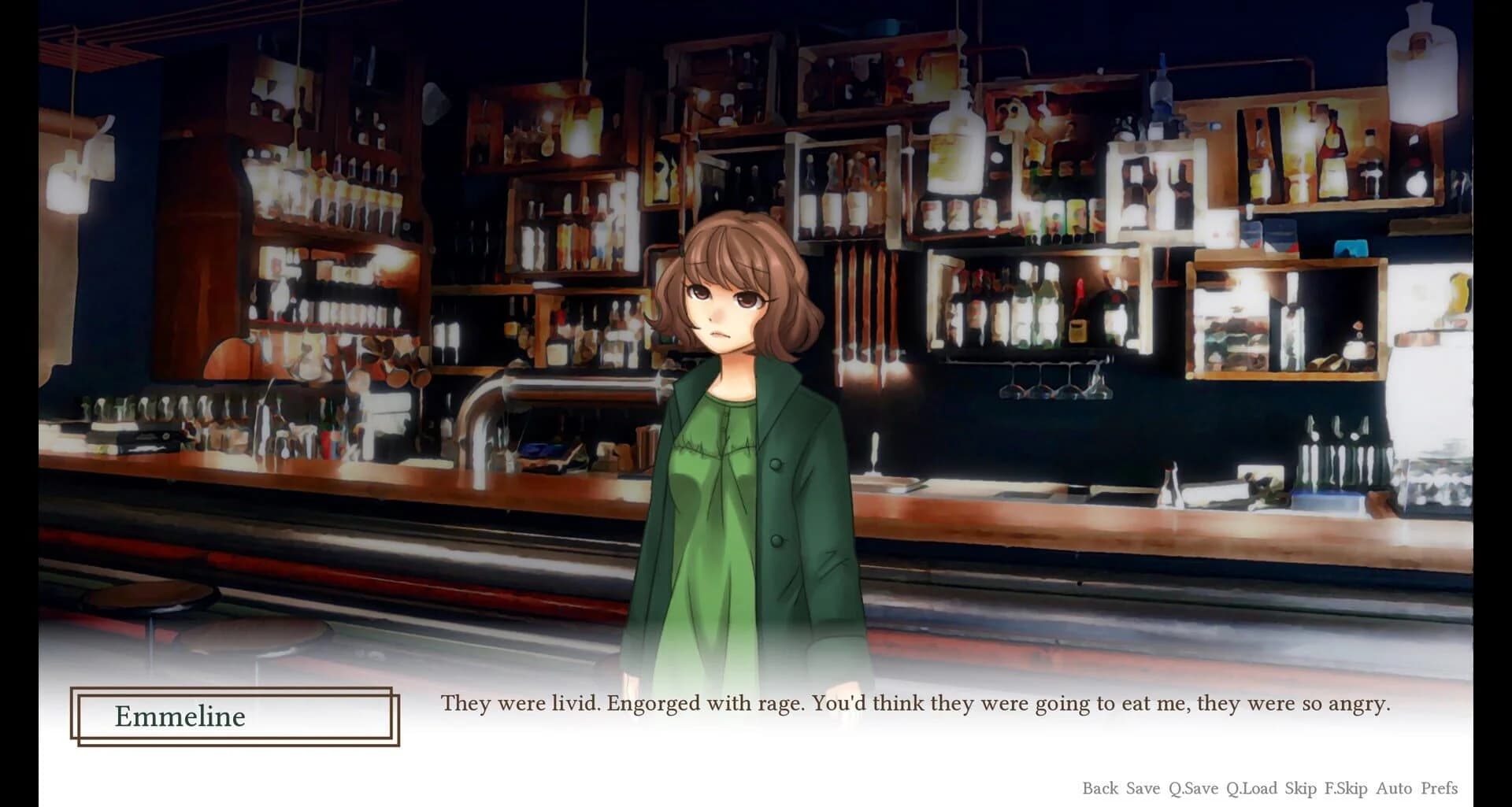Activate F.Skip to fast-forward everything
Viewport: 1512px width, 807px height.
tap(1347, 787)
